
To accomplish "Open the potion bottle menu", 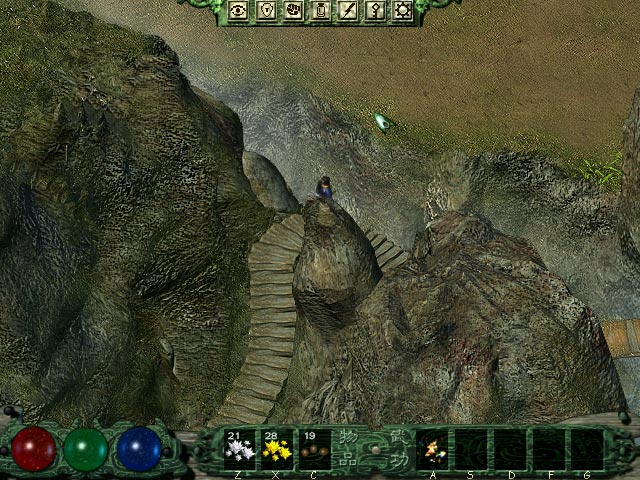I will pyautogui.click(x=322, y=10).
